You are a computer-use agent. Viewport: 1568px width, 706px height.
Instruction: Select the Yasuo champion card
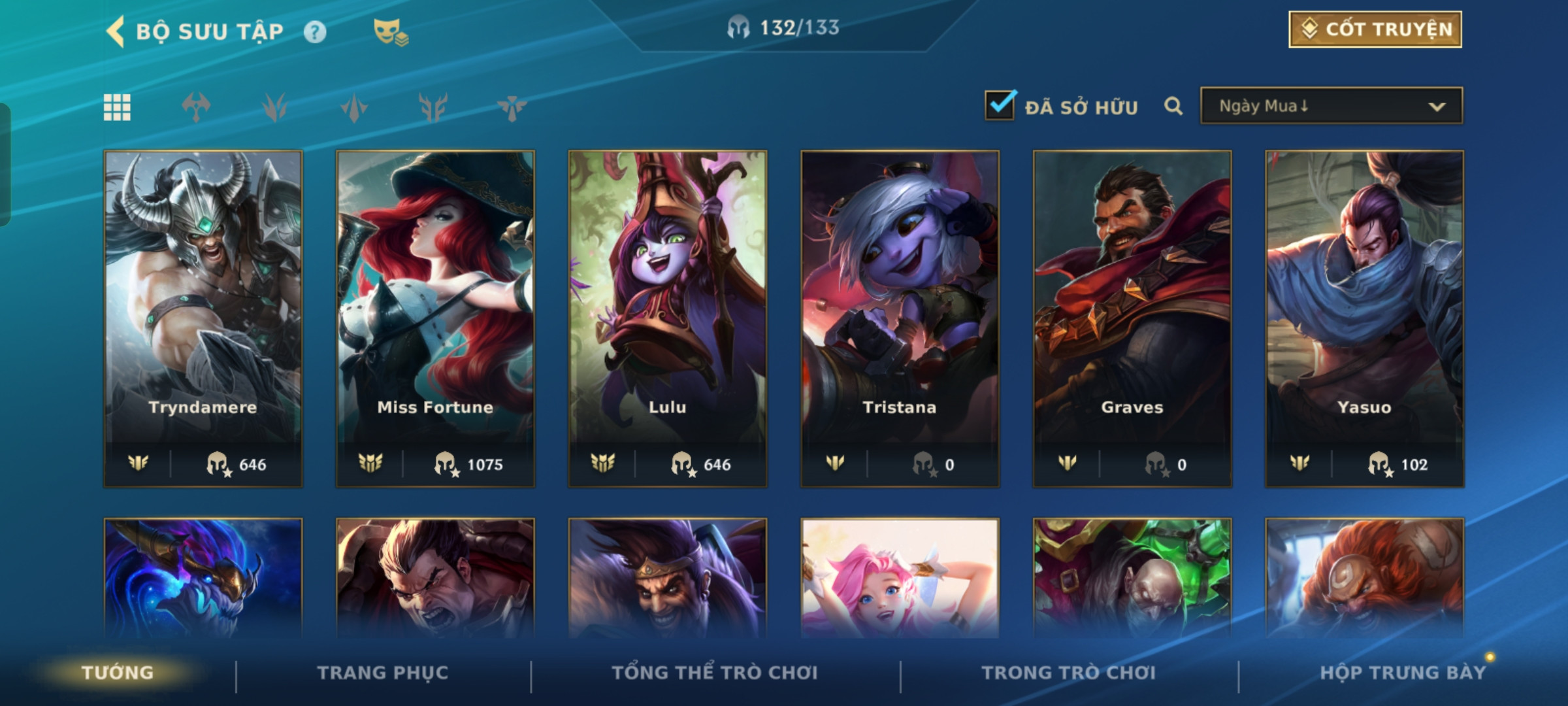click(1364, 318)
